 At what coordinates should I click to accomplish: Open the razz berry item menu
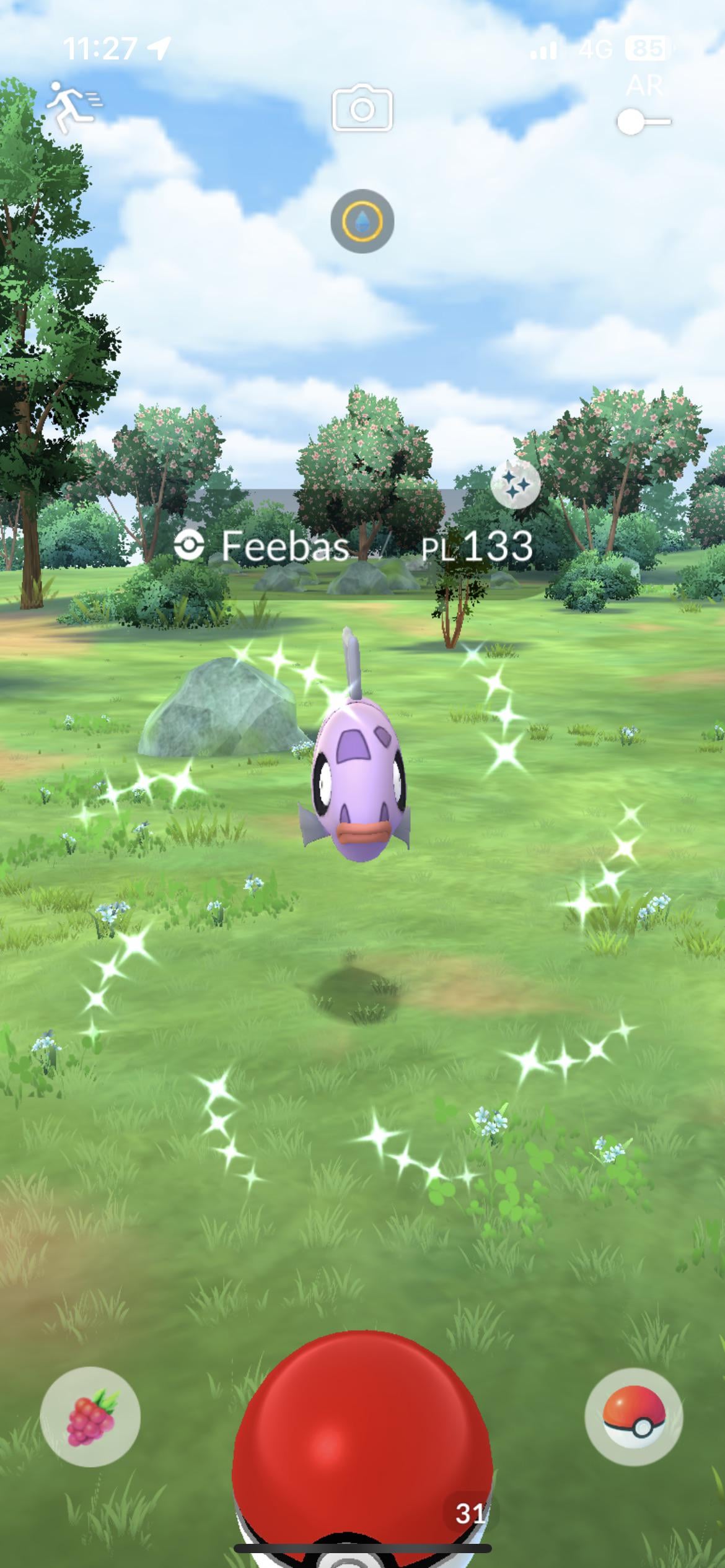pos(90,1416)
